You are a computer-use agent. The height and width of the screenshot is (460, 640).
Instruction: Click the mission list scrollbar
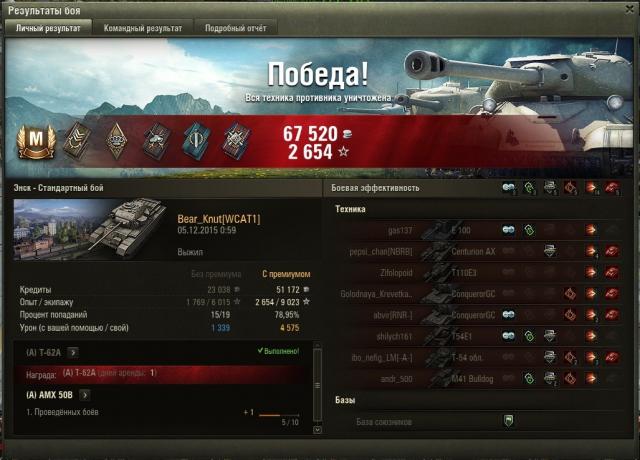point(318,390)
